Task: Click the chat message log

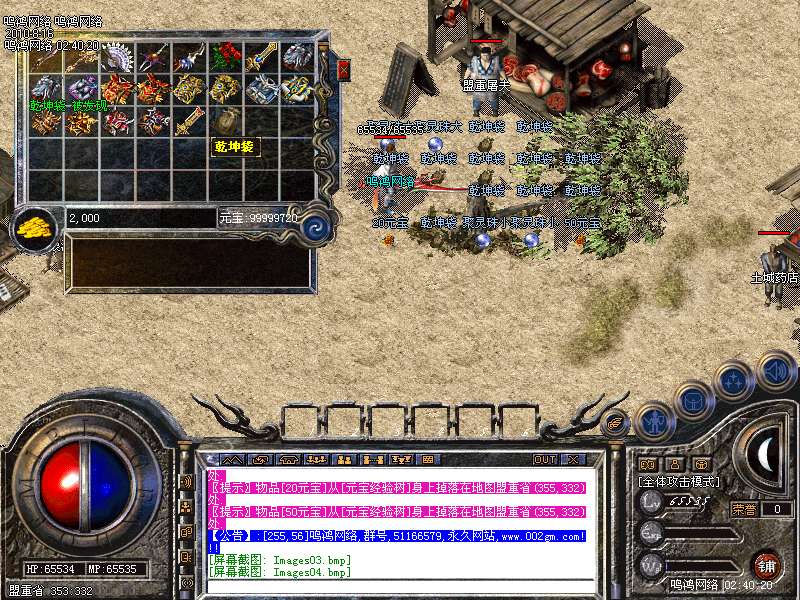Action: click(395, 522)
